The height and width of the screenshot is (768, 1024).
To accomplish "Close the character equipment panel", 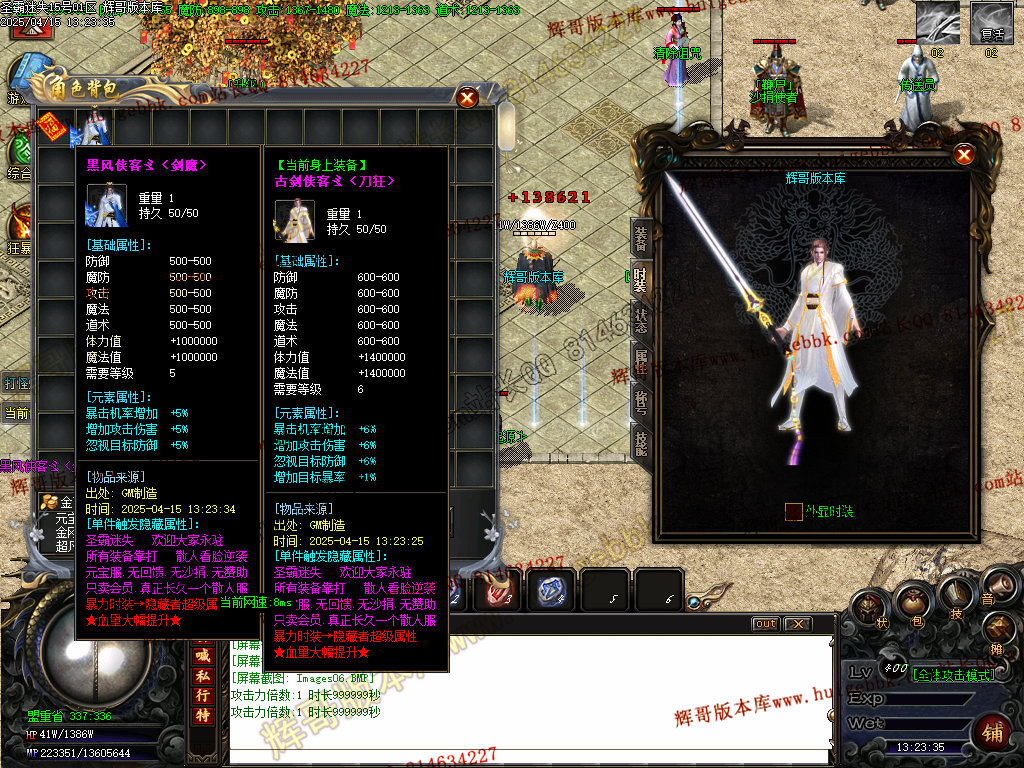I will [x=964, y=155].
